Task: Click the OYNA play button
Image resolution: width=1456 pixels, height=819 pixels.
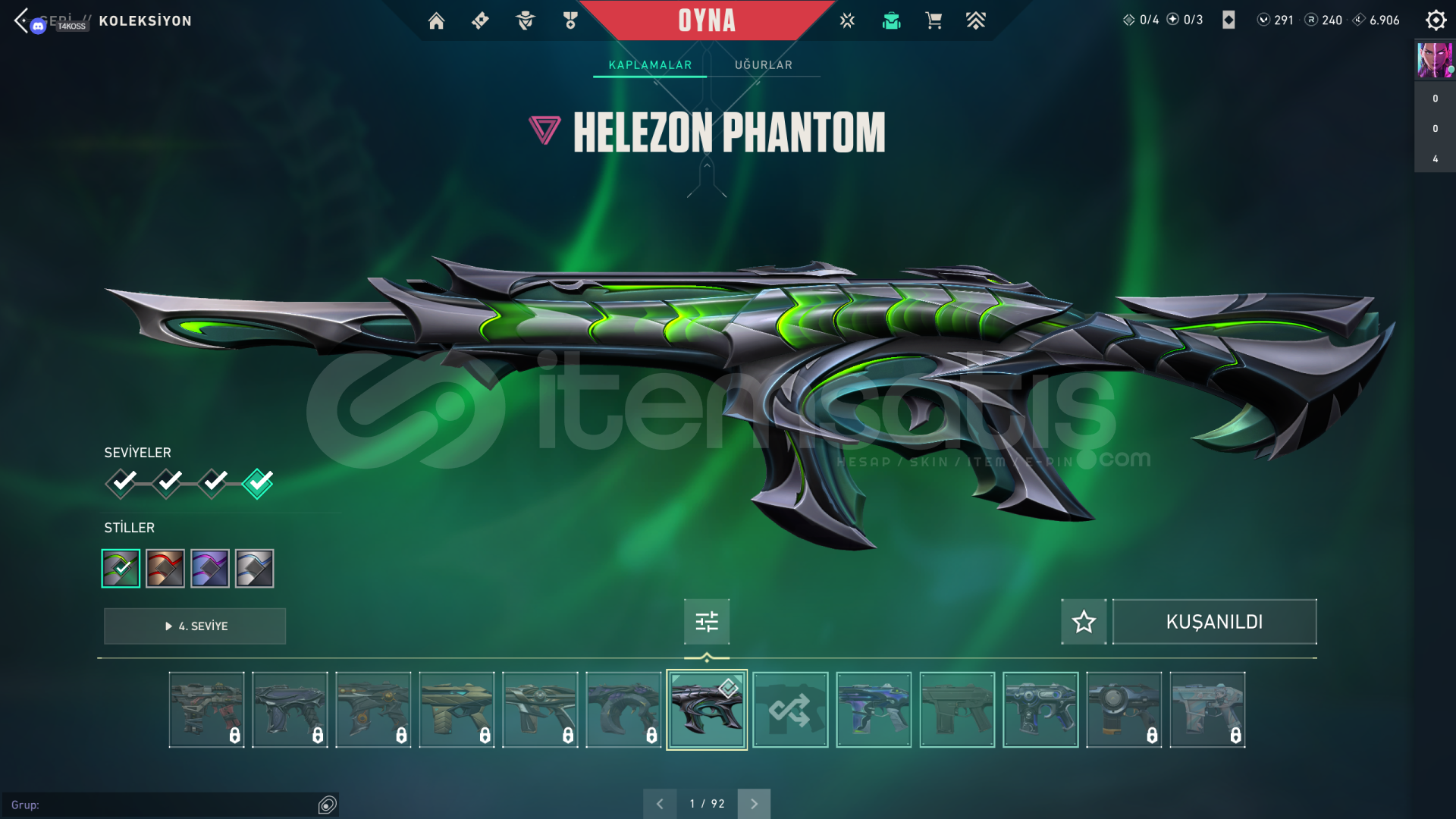Action: pyautogui.click(x=706, y=20)
